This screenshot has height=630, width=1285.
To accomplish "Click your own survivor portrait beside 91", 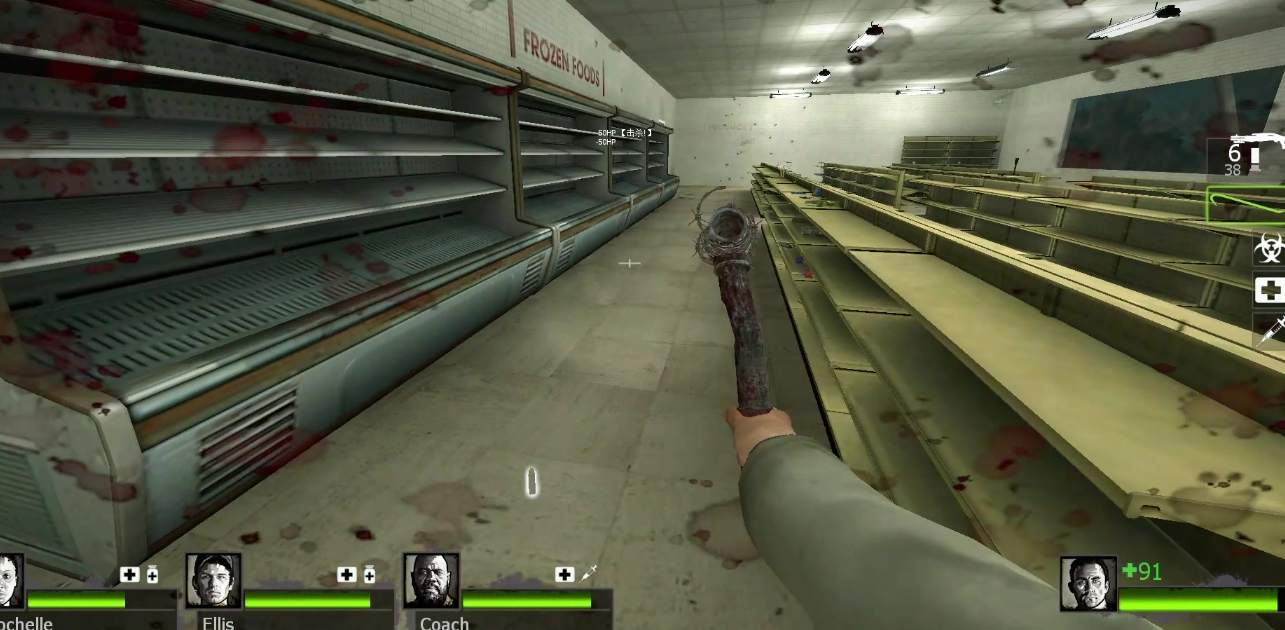I will pyautogui.click(x=1088, y=584).
